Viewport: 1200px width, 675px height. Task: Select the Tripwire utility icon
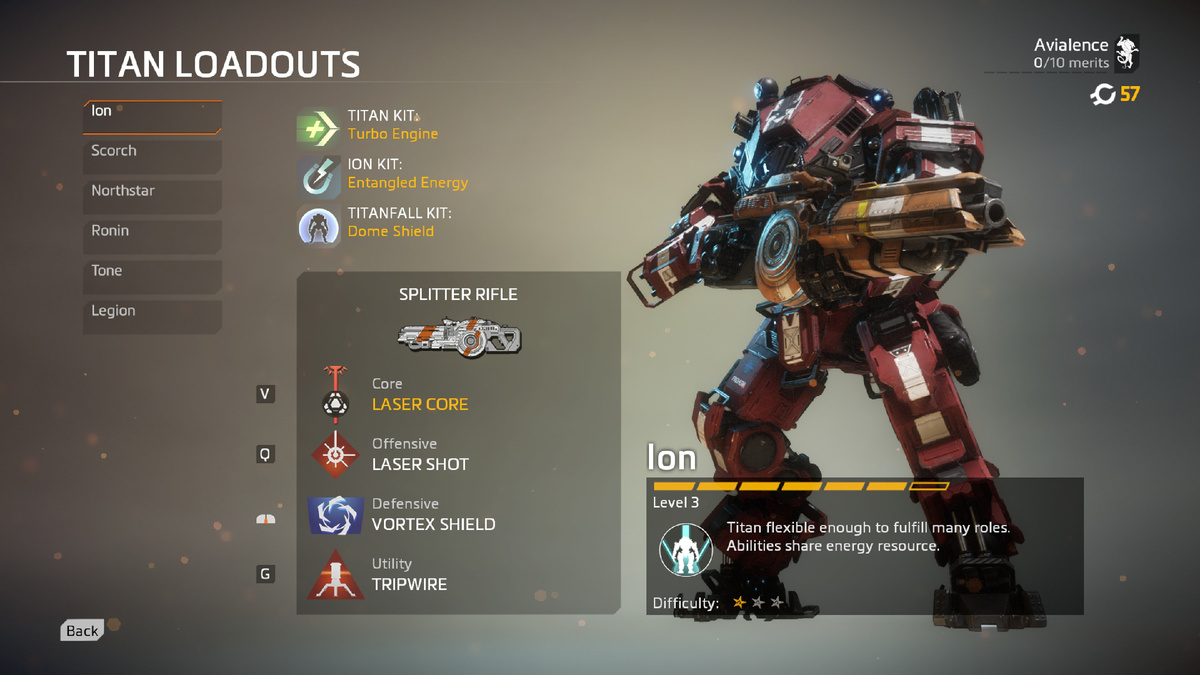335,575
